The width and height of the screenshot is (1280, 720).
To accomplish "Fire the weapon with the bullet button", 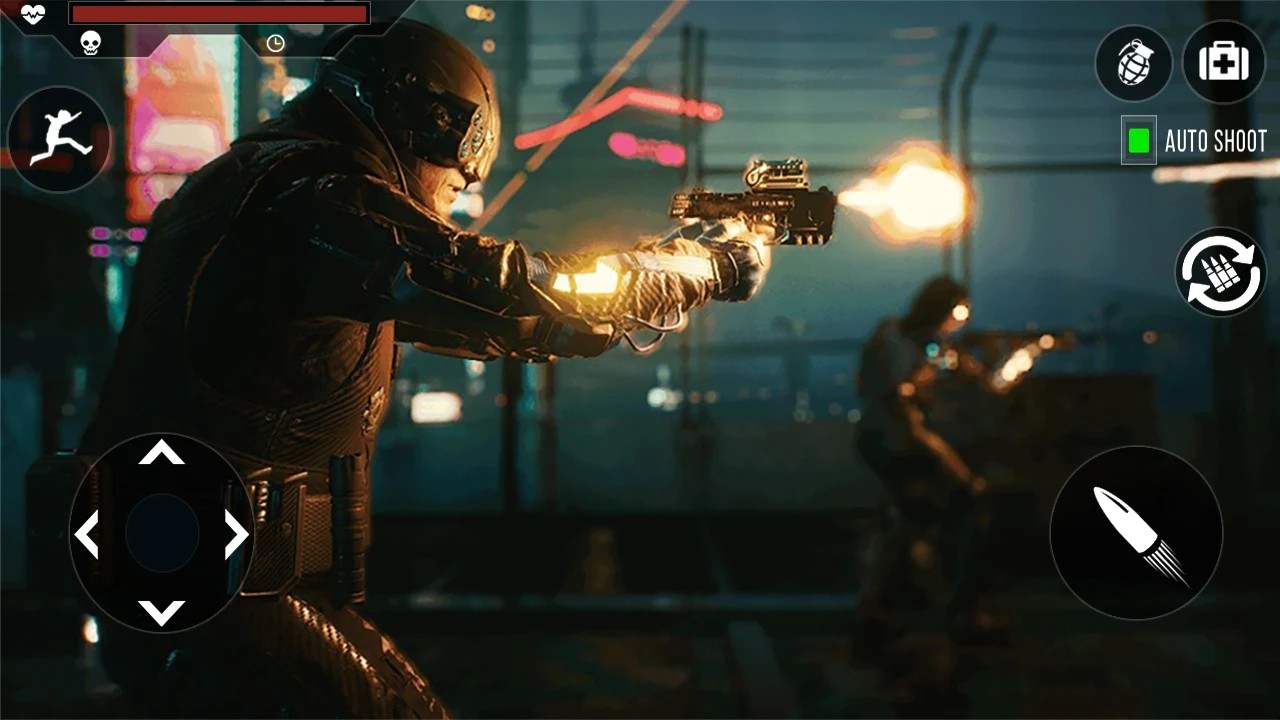I will click(x=1136, y=532).
